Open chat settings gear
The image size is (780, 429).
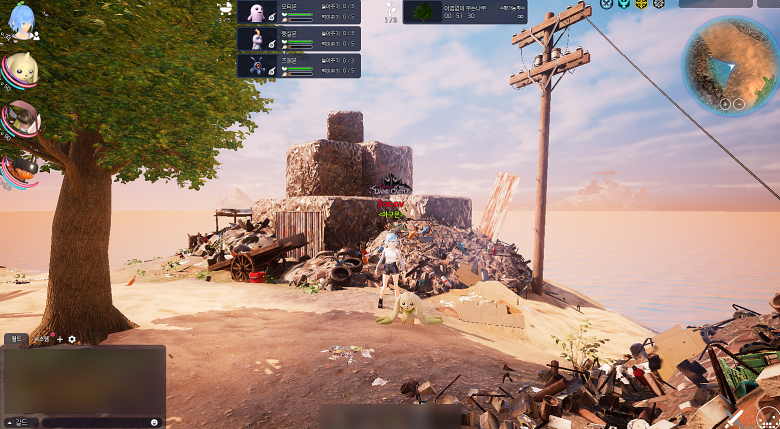click(x=71, y=339)
